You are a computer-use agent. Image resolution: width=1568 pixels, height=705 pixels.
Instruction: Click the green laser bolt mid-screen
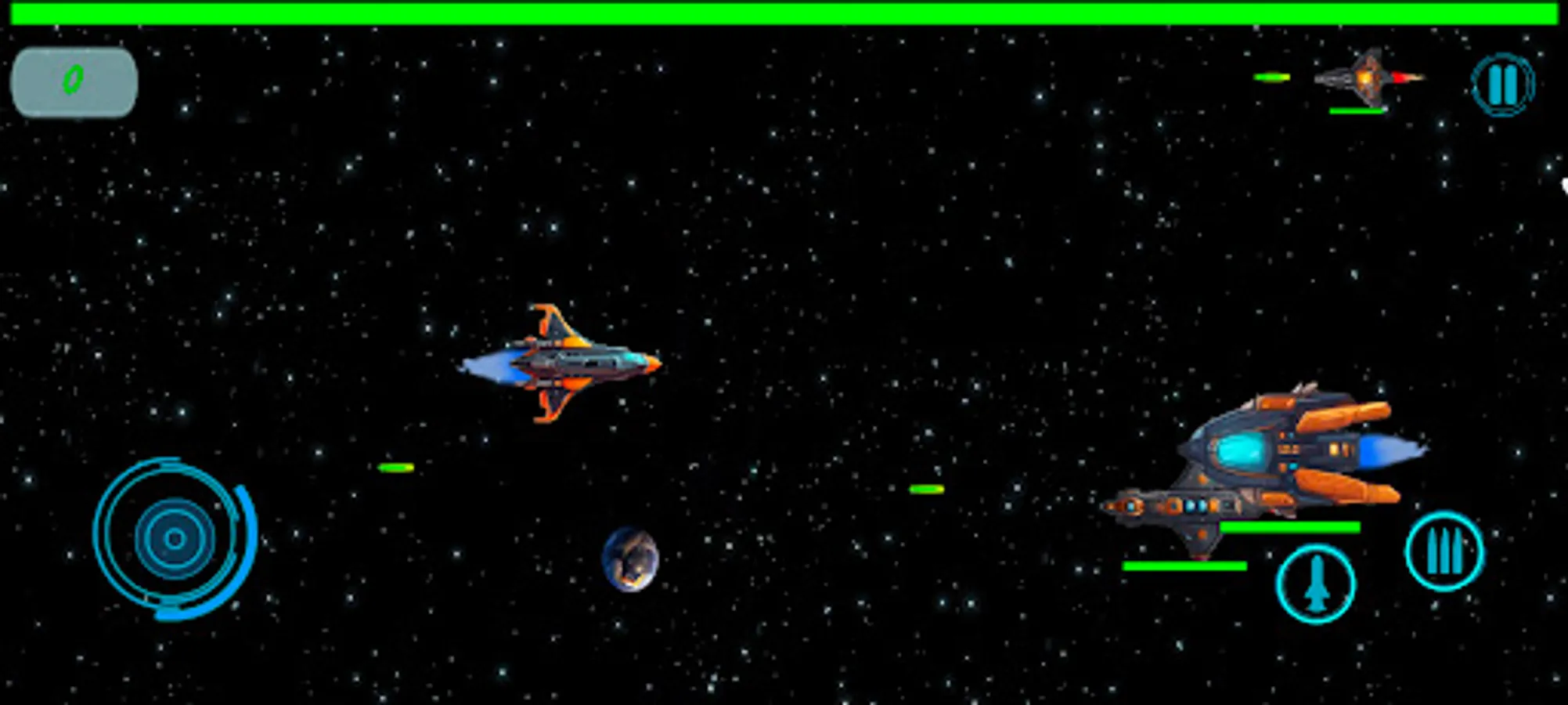click(926, 489)
